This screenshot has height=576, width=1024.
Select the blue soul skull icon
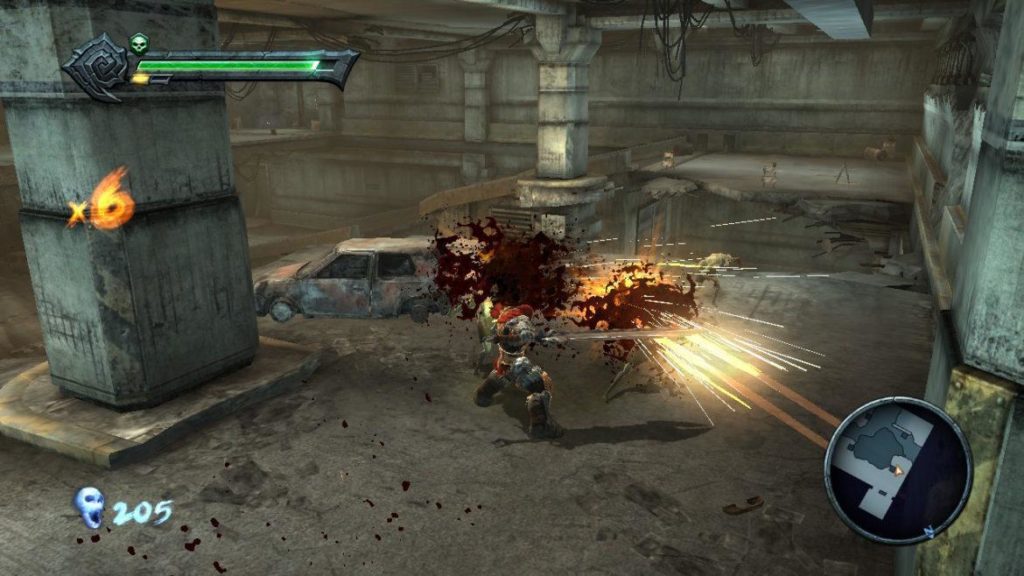point(90,507)
